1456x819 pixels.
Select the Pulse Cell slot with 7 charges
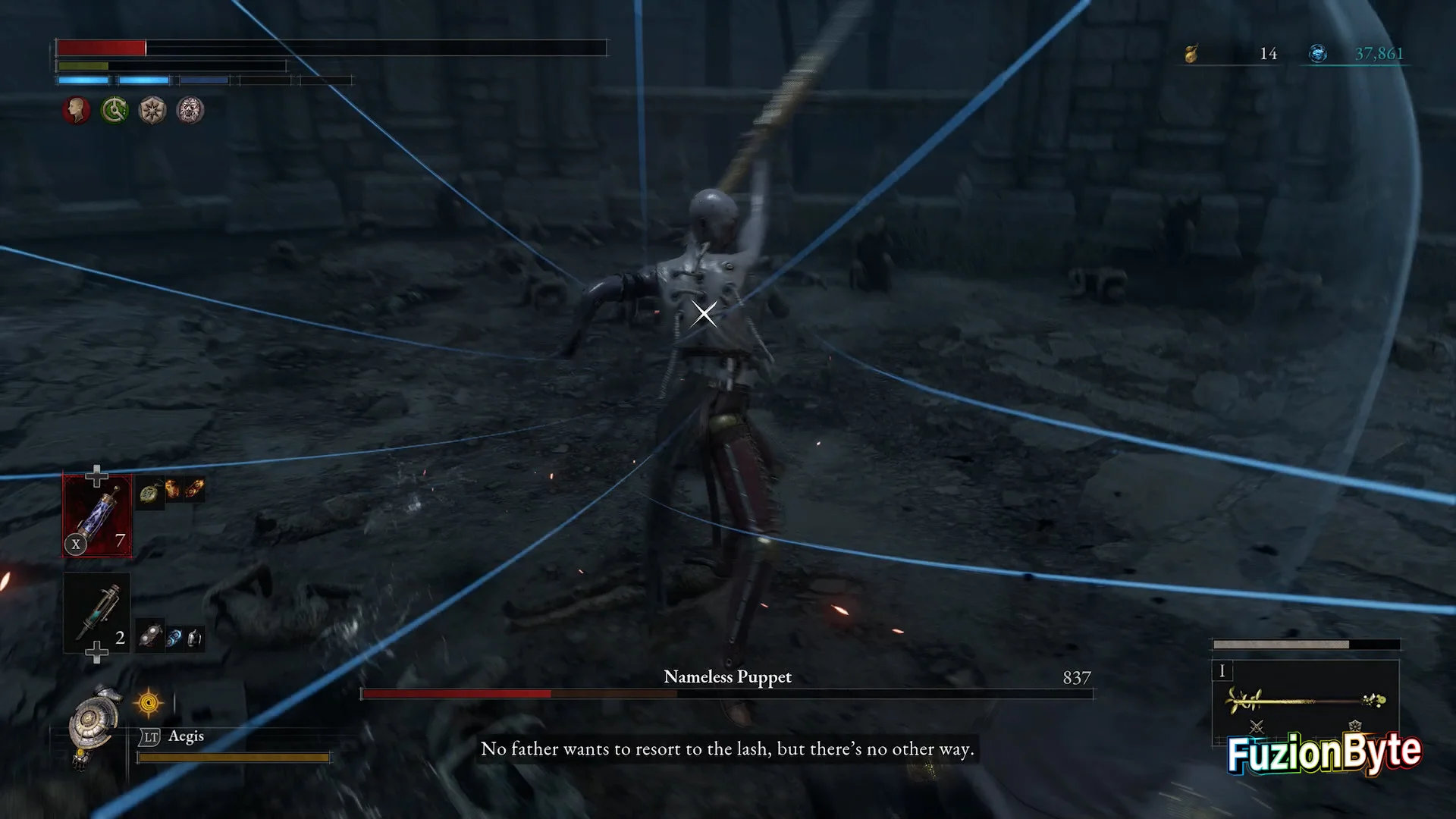[x=97, y=516]
